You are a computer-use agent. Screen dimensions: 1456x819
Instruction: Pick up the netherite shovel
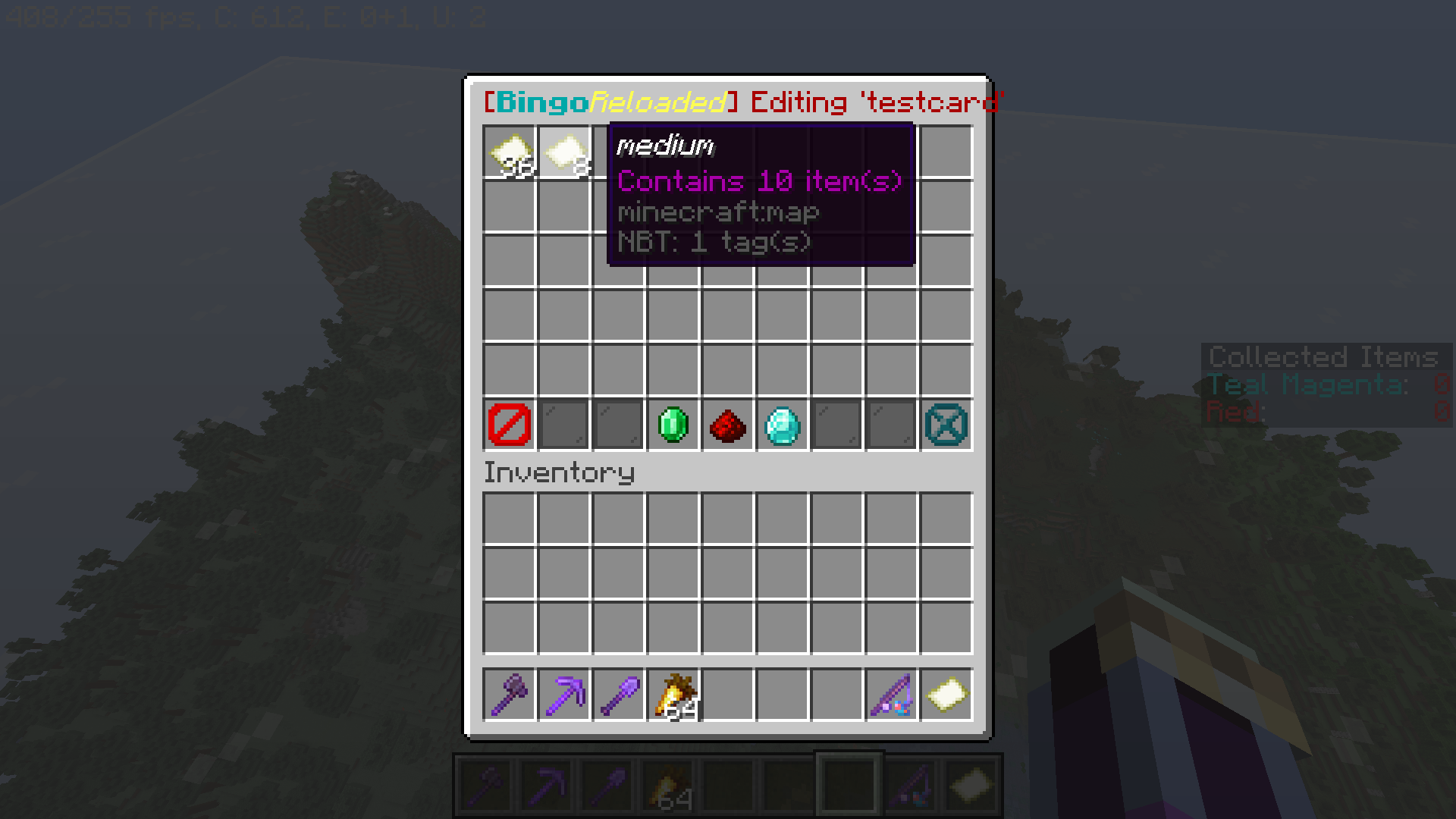pyautogui.click(x=618, y=695)
